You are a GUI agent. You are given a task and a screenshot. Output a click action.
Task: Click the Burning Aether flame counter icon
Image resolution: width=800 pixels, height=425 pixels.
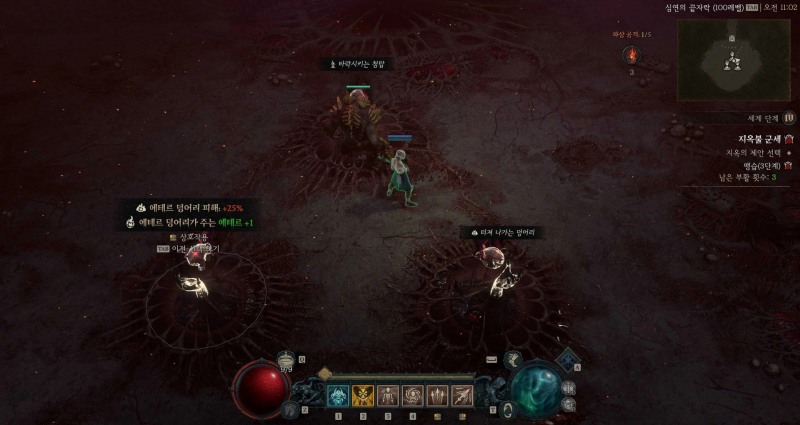point(631,55)
